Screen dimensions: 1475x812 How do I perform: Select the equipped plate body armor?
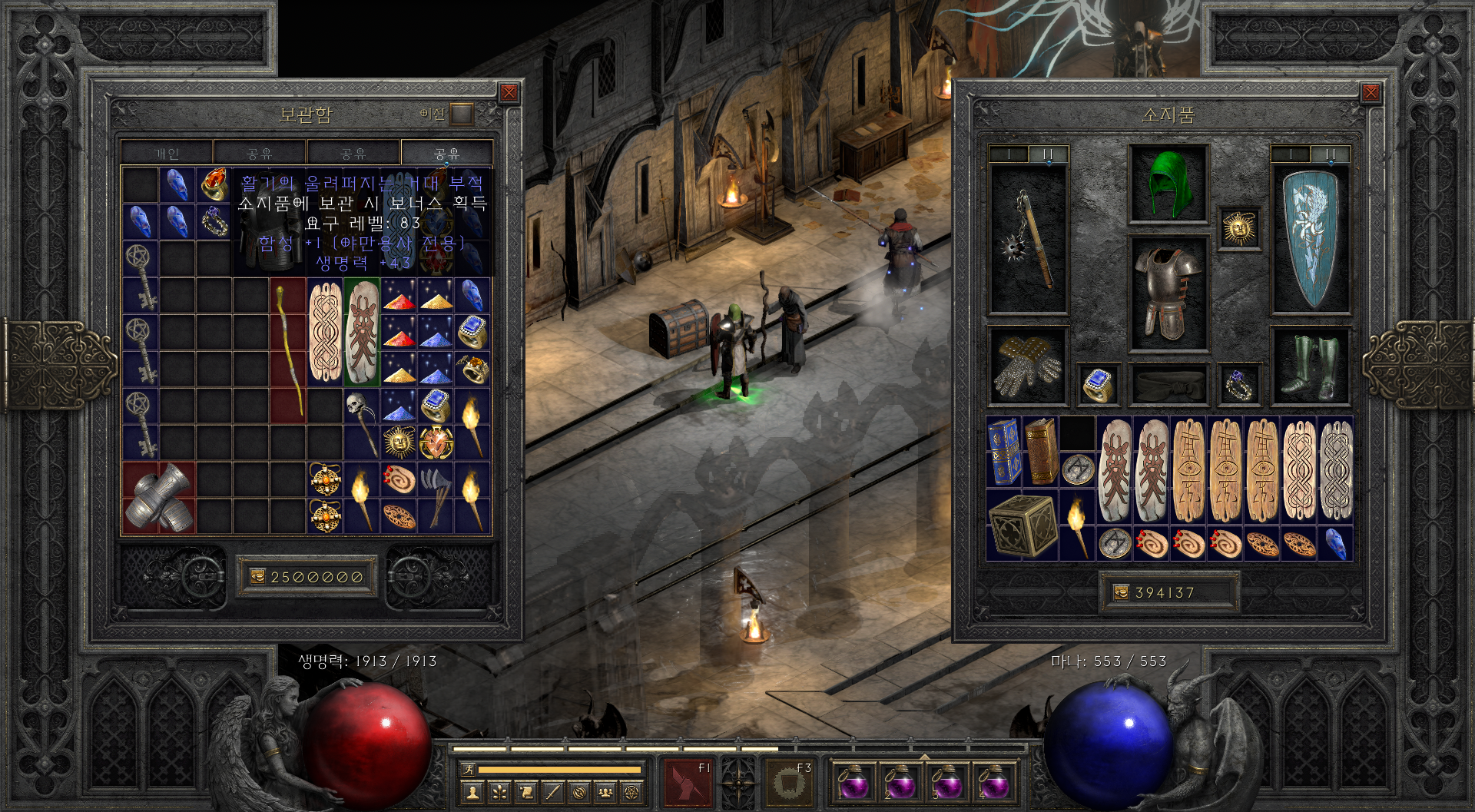pyautogui.click(x=1168, y=293)
